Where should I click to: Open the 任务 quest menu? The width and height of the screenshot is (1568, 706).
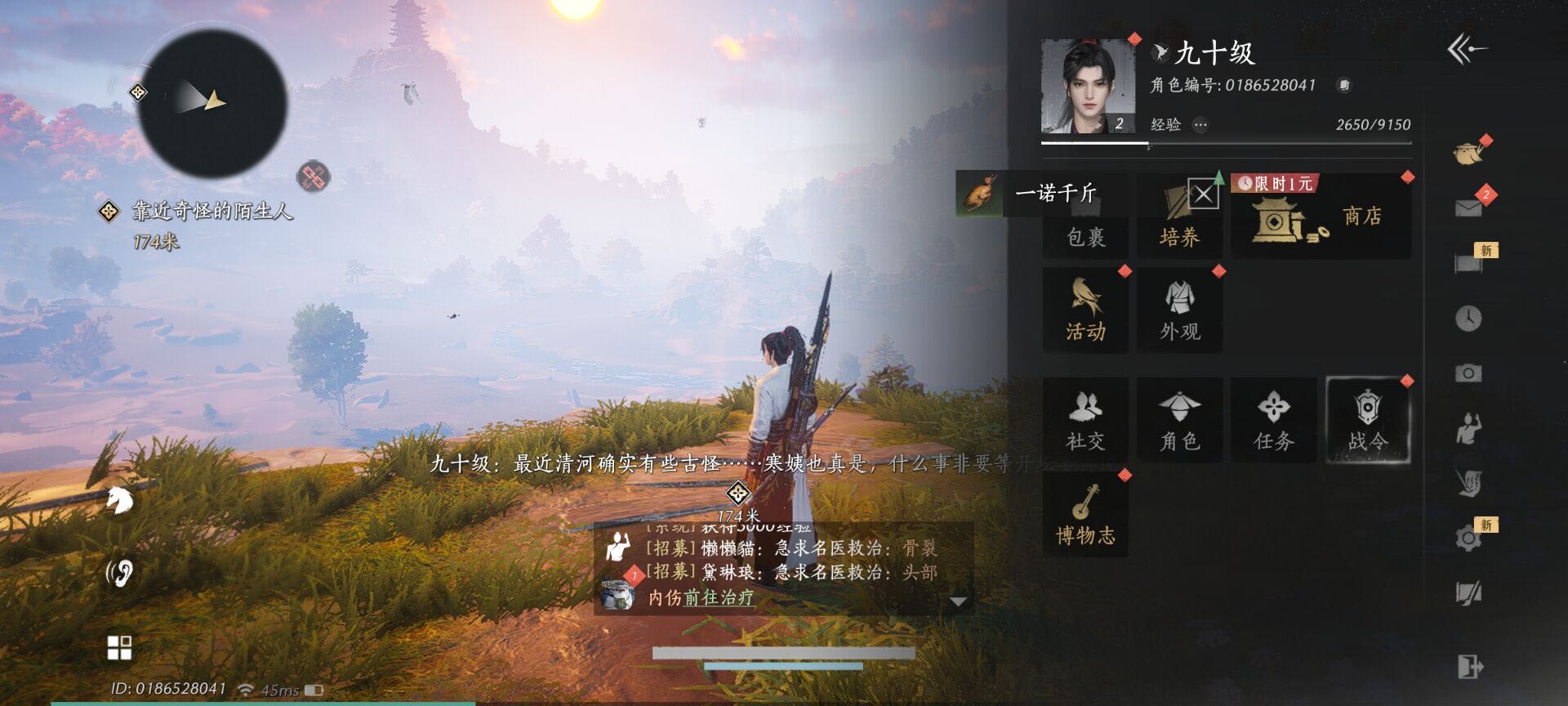coord(1273,420)
